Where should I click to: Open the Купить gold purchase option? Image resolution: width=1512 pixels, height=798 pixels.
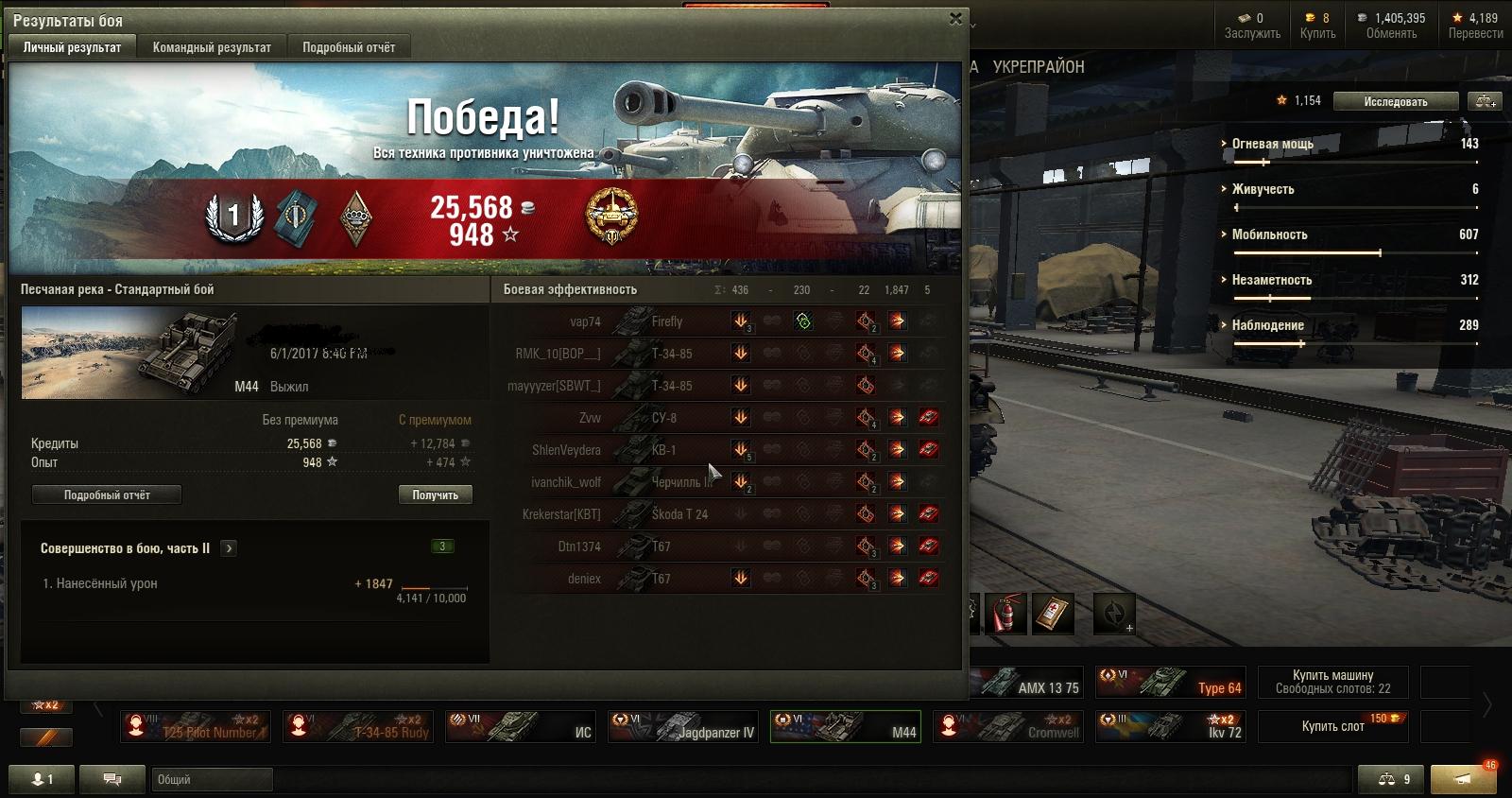tap(1317, 26)
